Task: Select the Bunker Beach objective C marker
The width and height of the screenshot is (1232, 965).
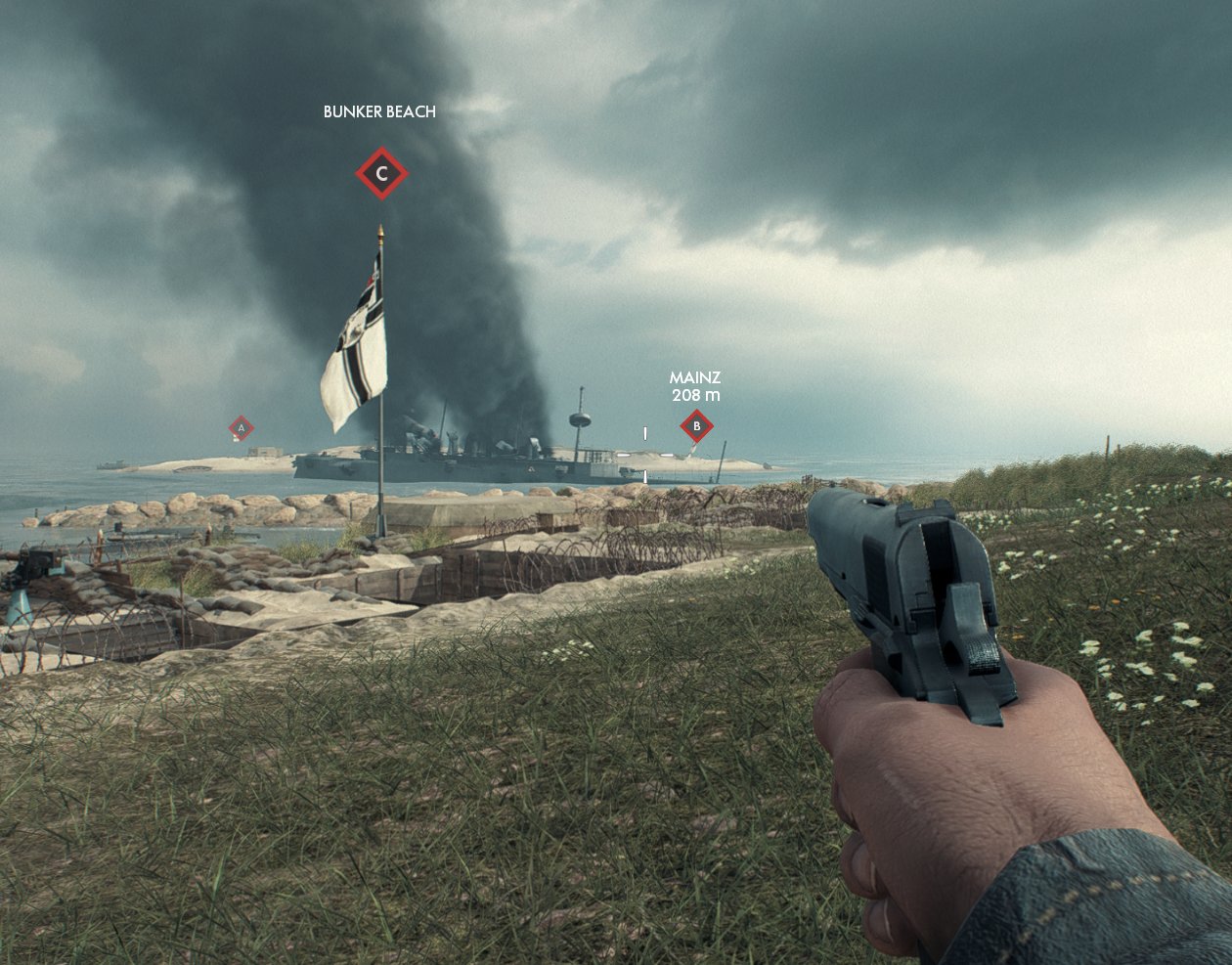Action: [x=381, y=174]
